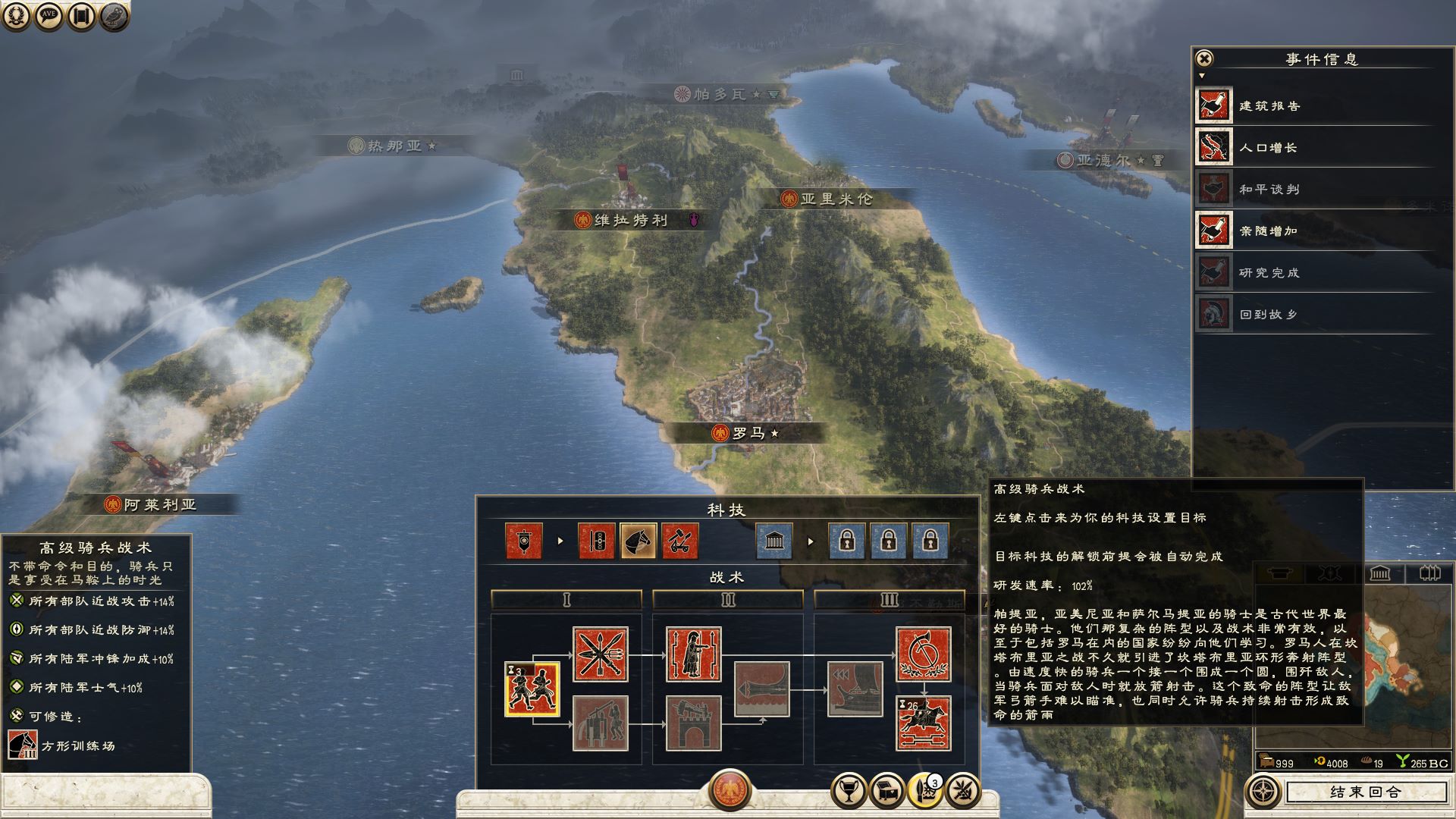
Task: Select the blue temple building tech tab
Action: 774,541
